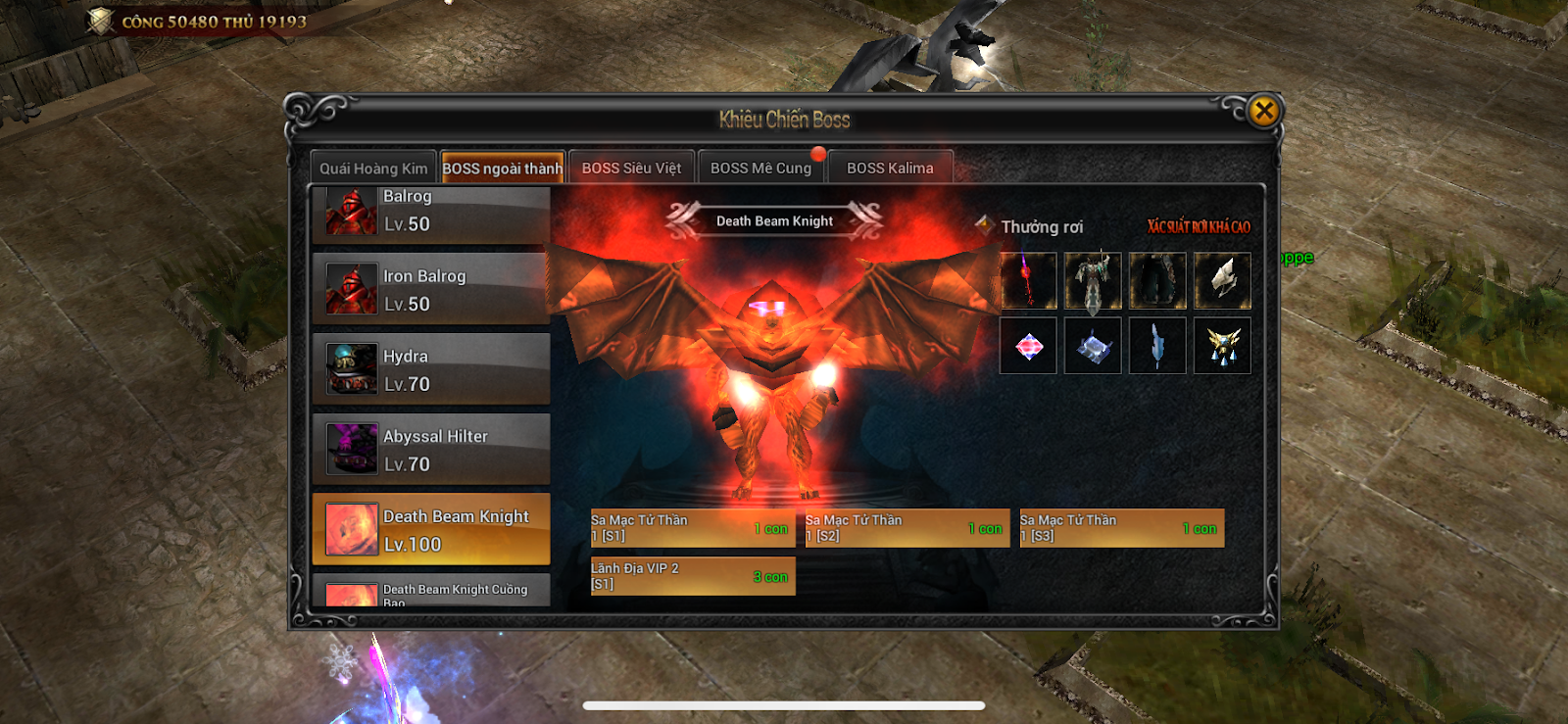Close the Khiêu Chiến Boss window
1568x724 pixels.
[1264, 111]
